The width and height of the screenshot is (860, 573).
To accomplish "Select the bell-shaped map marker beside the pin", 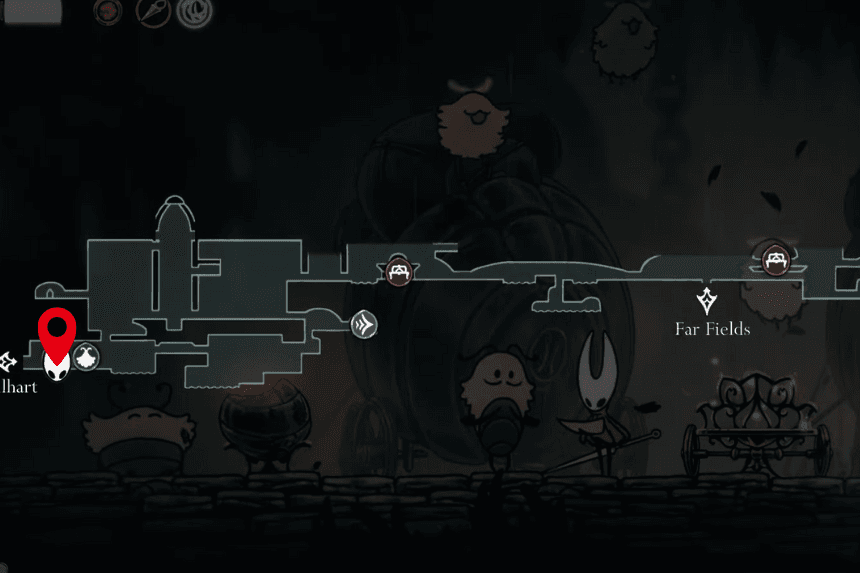I will pyautogui.click(x=86, y=357).
